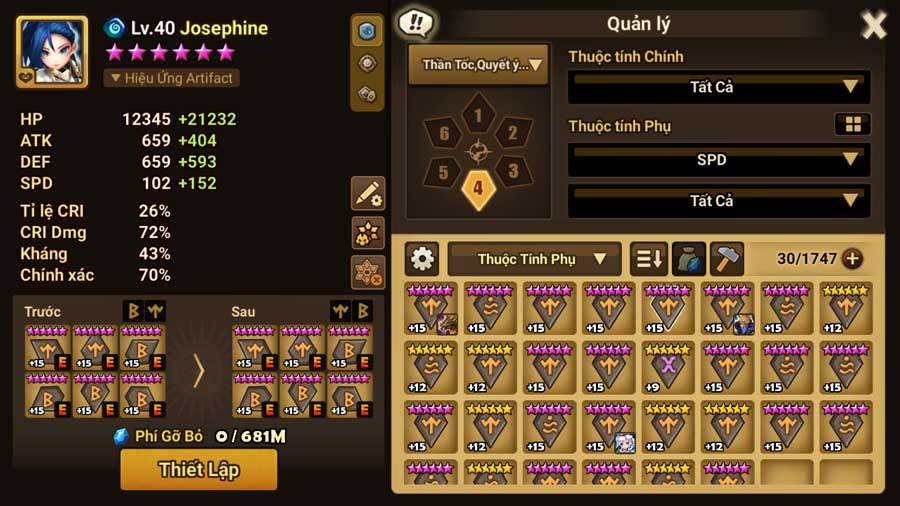The image size is (900, 506).
Task: Click the grid view toggle icon
Action: [852, 125]
